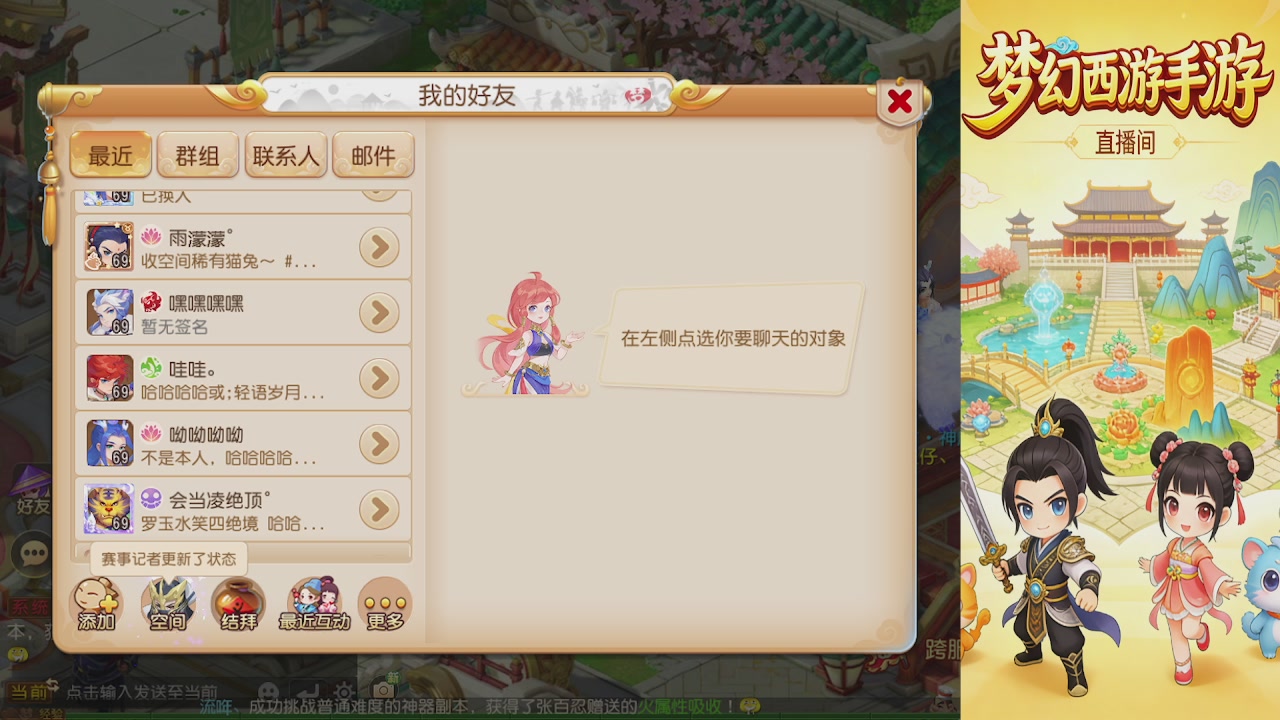Open the 空间 (Space) icon
1280x720 pixels.
click(x=168, y=603)
